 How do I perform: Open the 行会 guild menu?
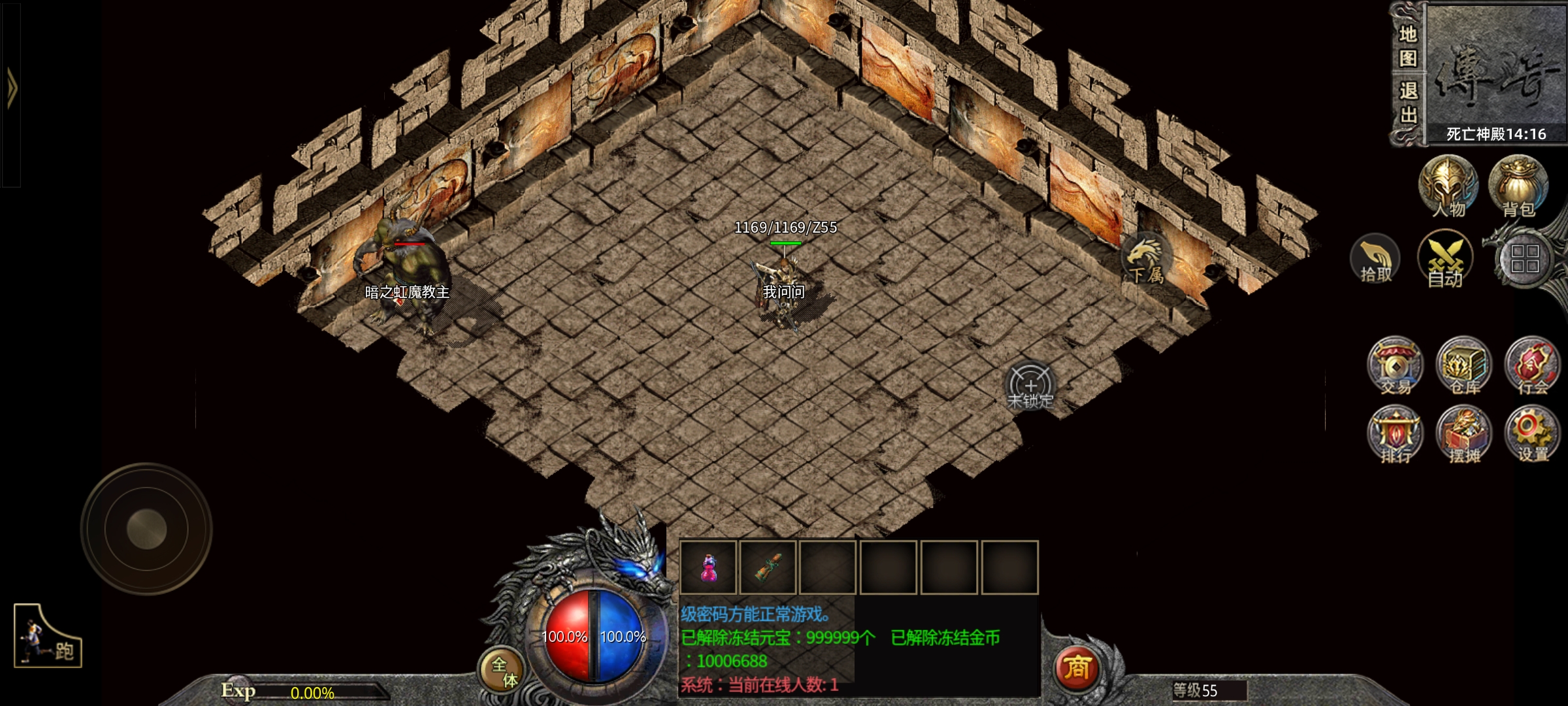click(x=1532, y=366)
